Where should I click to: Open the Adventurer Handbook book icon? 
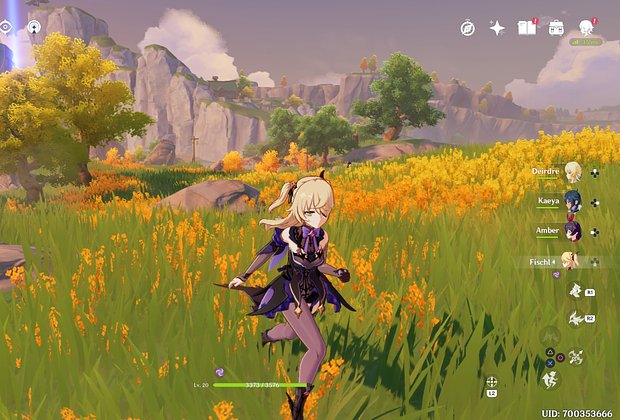[527, 28]
